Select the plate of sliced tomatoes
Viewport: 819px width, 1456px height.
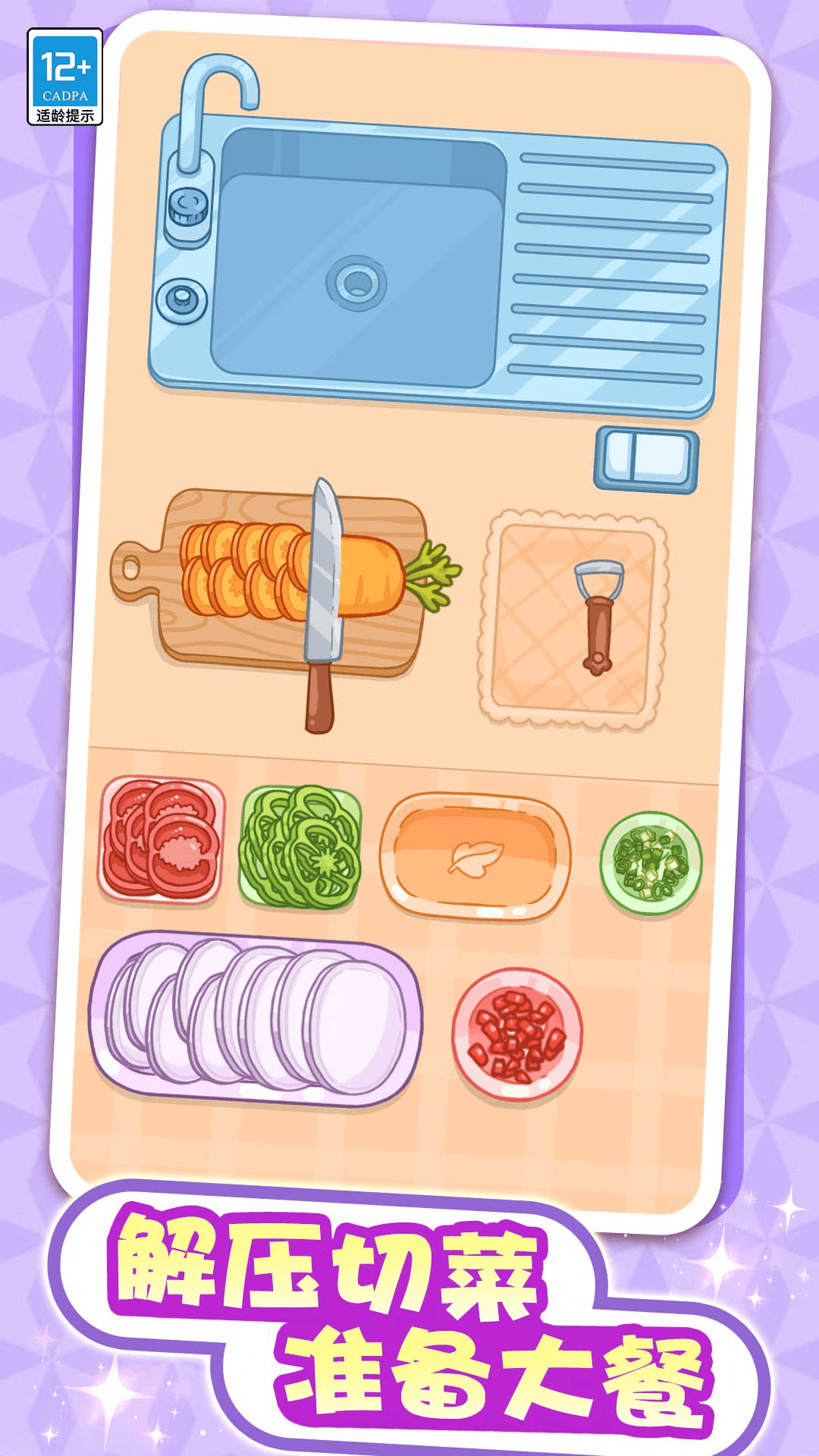[162, 839]
